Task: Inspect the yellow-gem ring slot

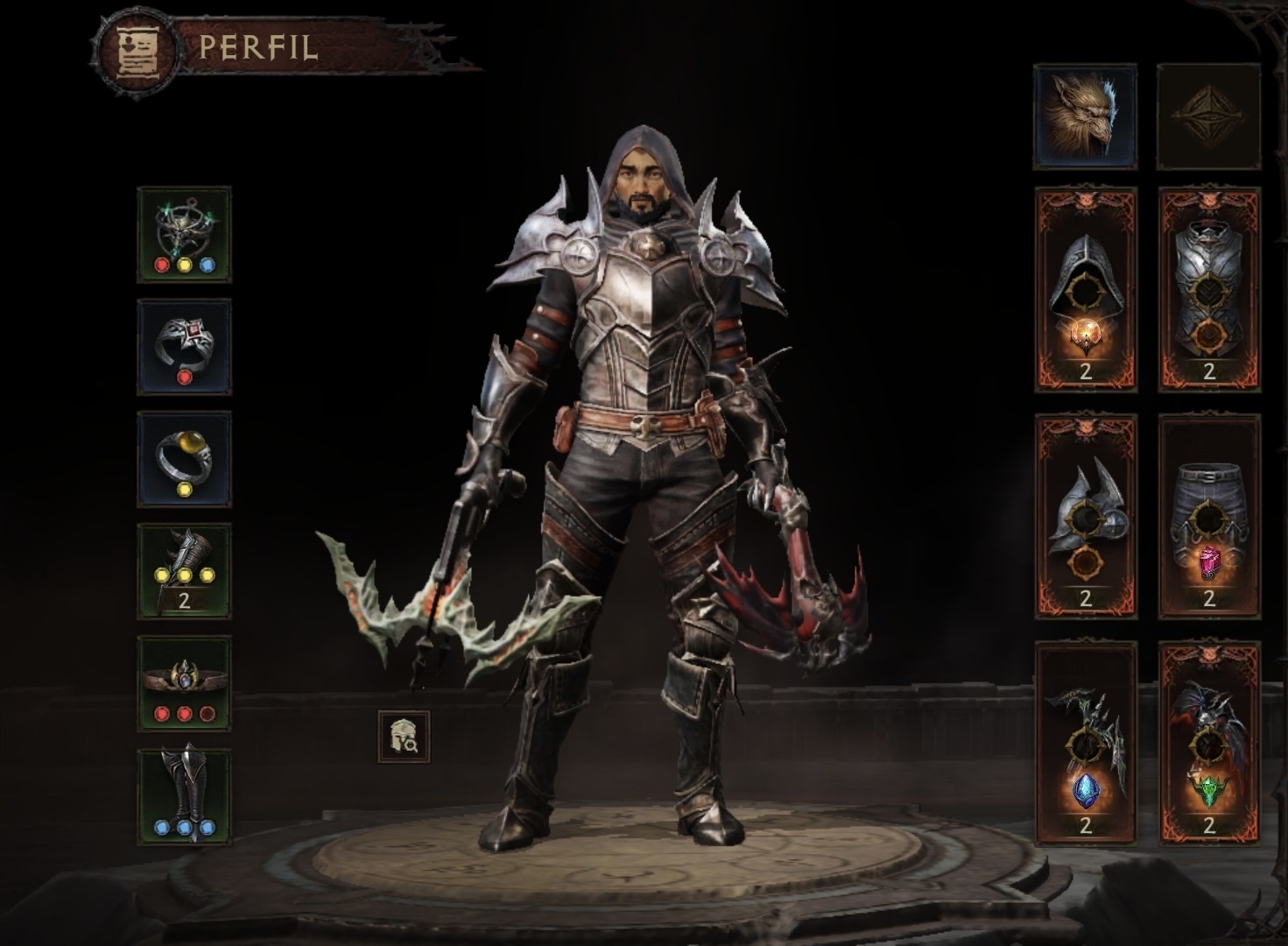Action: (x=184, y=459)
